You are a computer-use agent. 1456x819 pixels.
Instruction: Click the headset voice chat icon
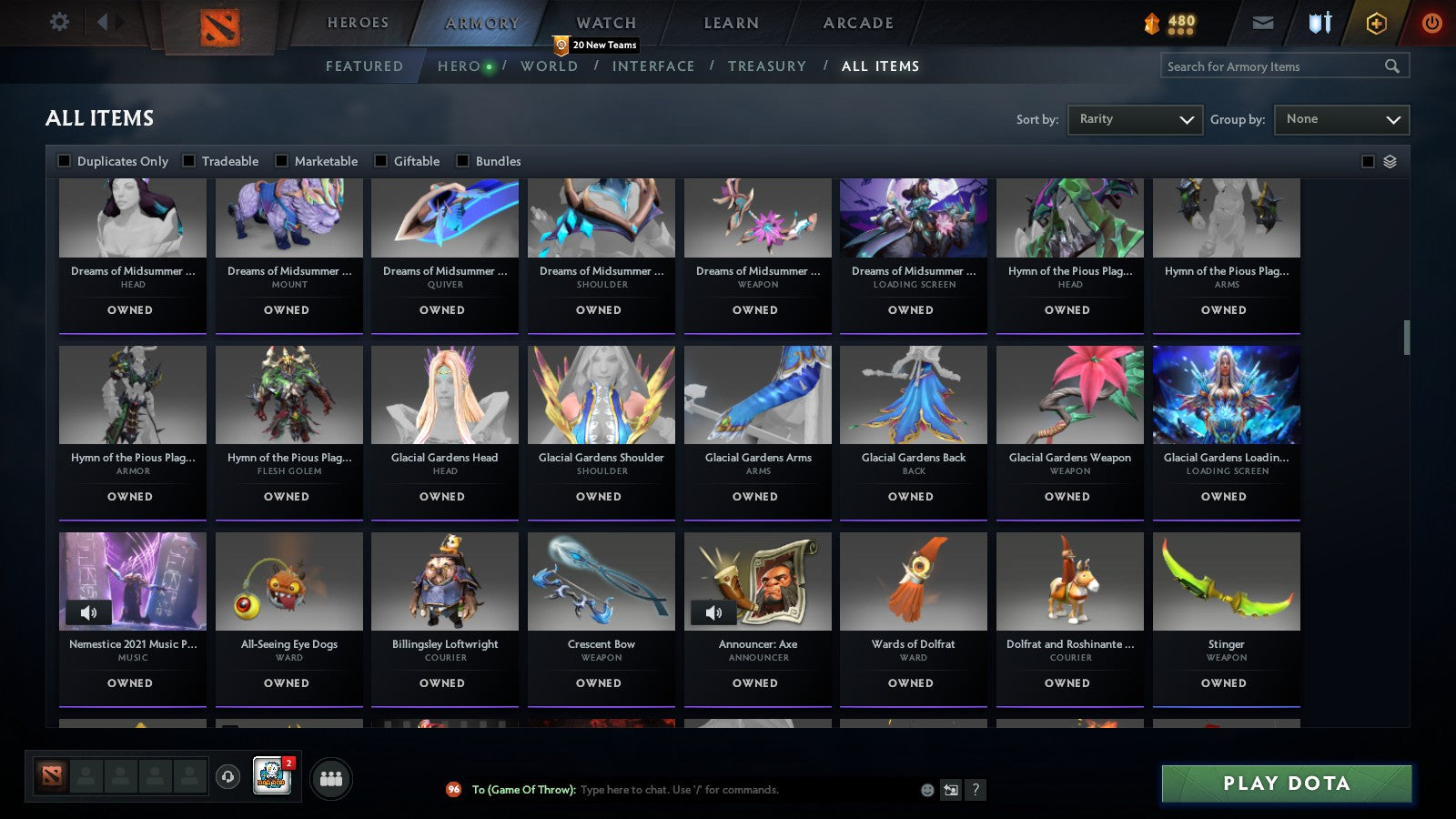click(226, 778)
